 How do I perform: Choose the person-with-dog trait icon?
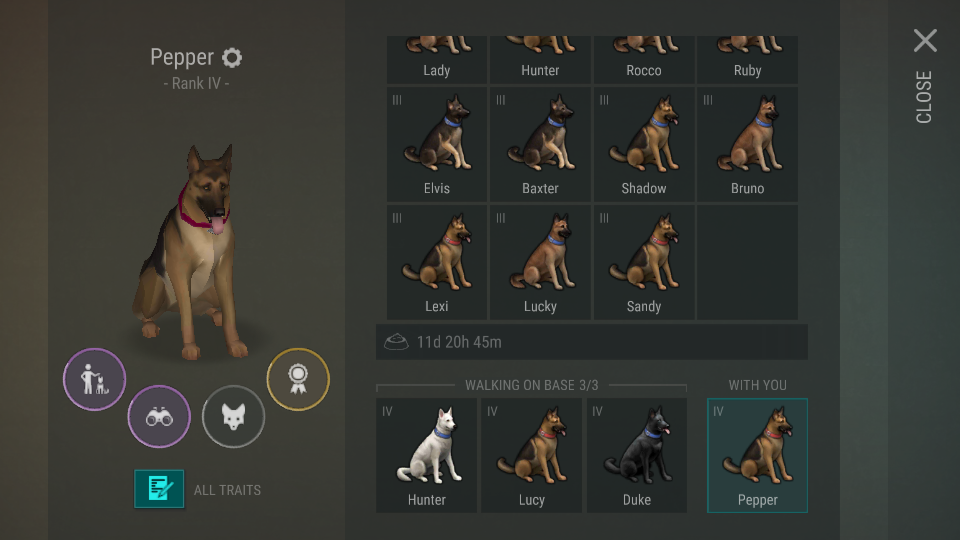pos(95,379)
